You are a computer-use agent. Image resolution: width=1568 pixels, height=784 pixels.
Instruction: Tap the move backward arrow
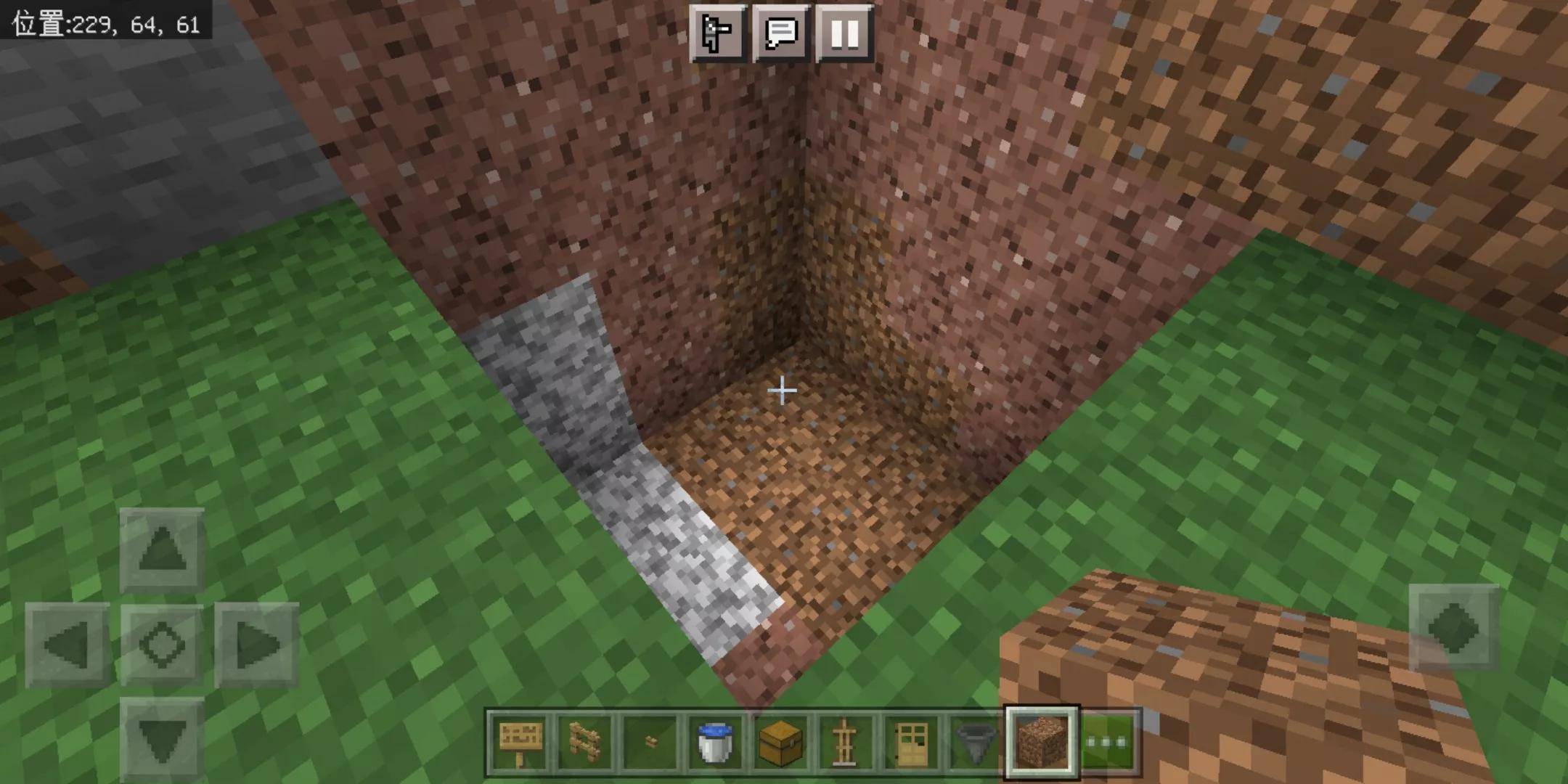click(x=162, y=739)
